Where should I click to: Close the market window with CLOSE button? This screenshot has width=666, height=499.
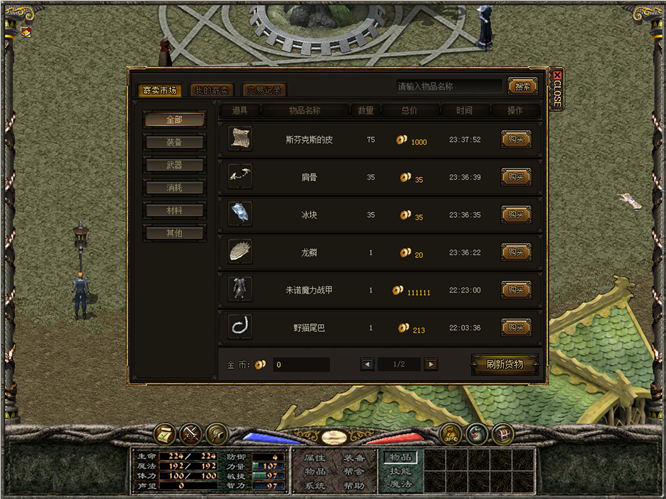tap(556, 90)
